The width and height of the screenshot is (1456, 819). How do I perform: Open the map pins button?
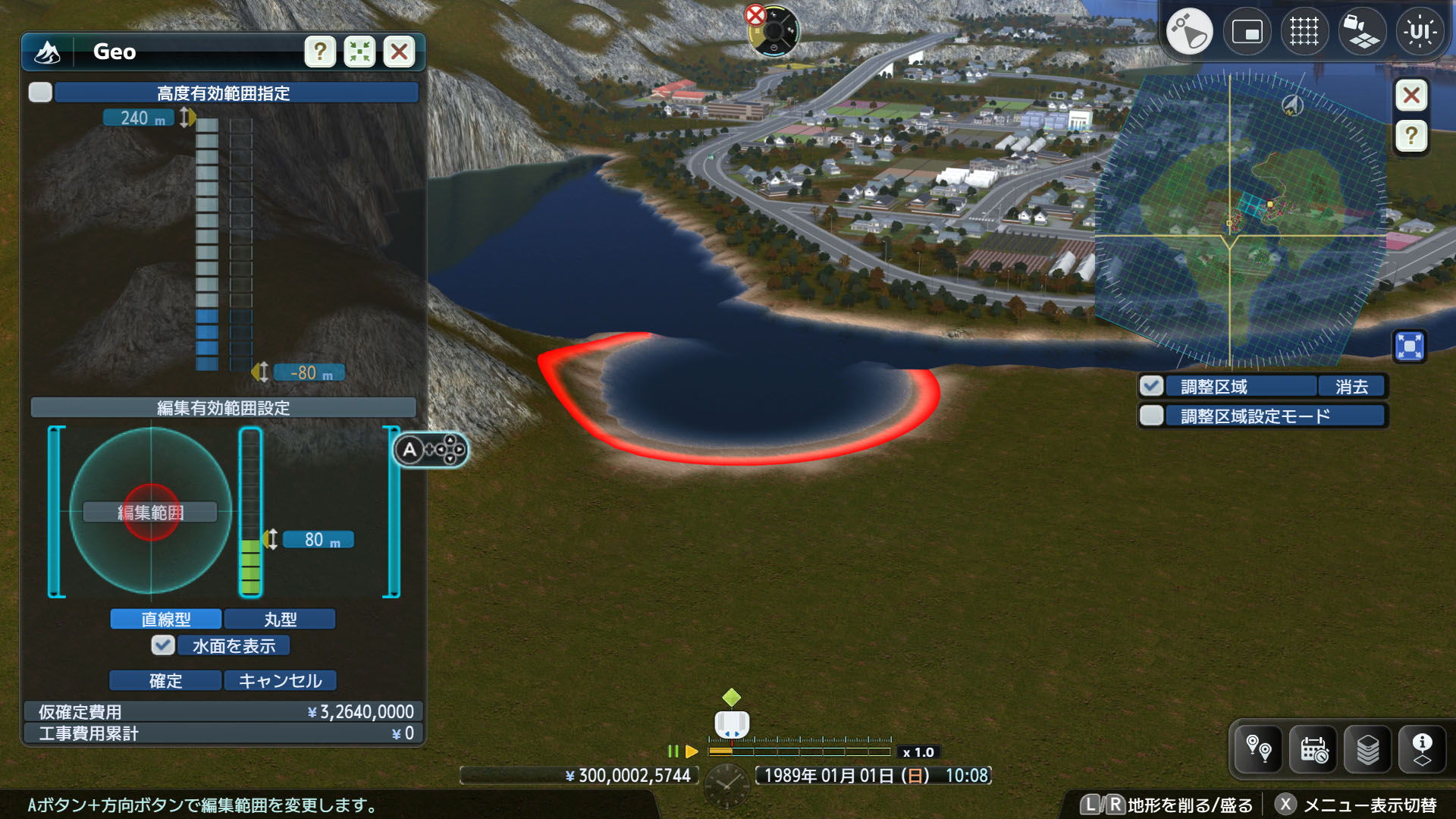tap(1259, 749)
